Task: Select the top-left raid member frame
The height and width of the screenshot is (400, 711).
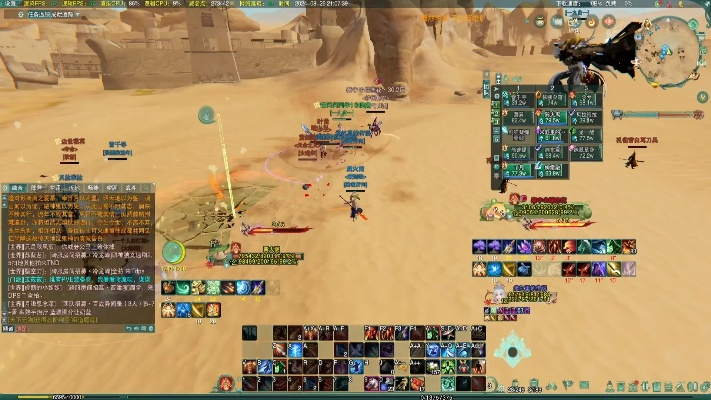Action: [518, 98]
